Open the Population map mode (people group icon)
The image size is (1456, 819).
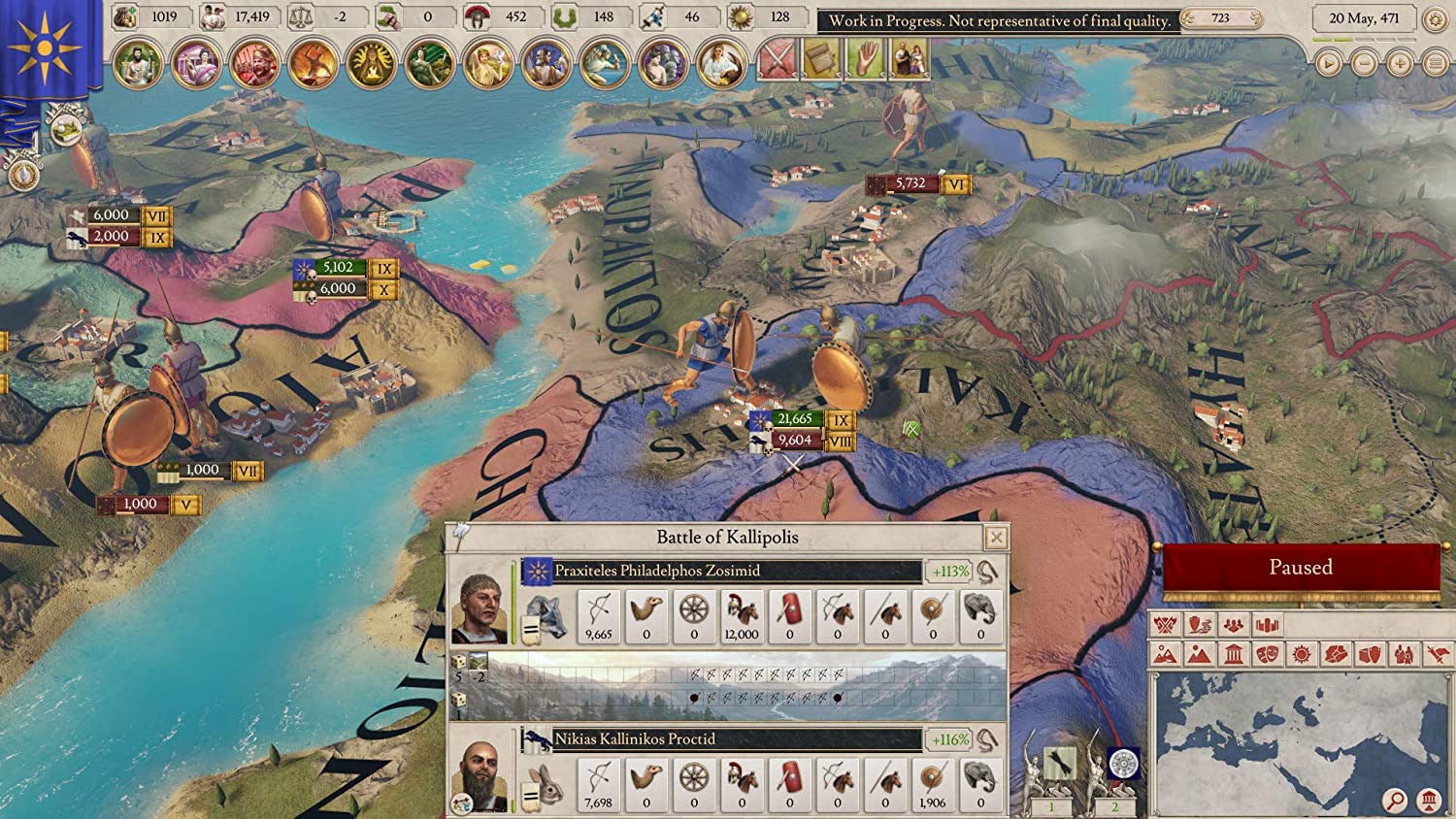coord(1233,626)
